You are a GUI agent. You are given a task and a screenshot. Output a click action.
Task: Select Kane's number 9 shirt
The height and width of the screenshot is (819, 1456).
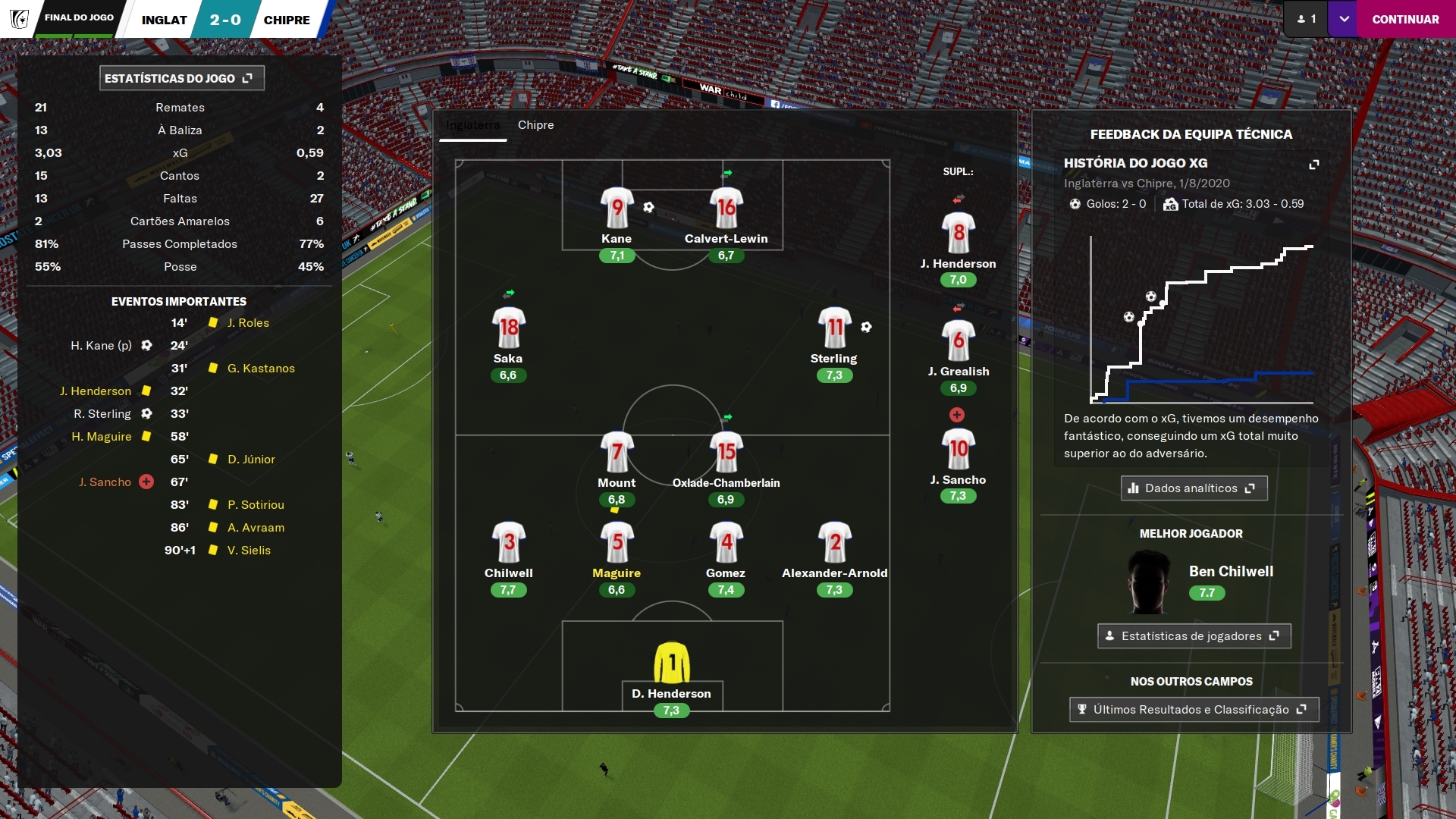tap(617, 208)
